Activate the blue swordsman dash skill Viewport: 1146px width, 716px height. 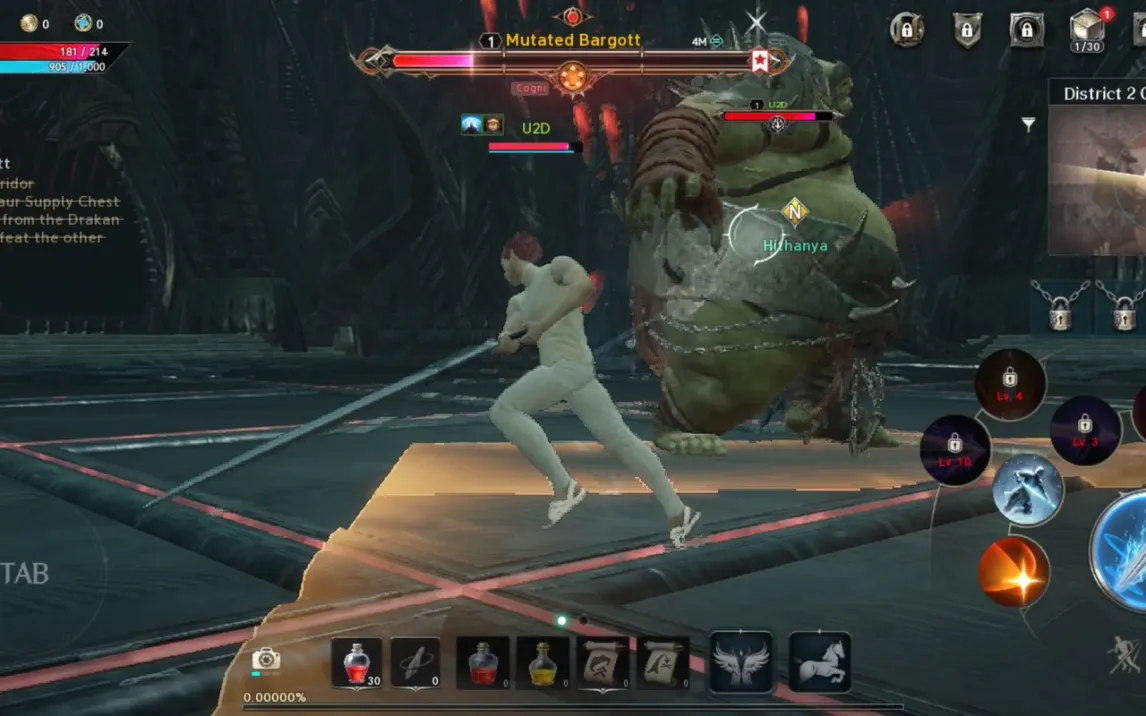(1028, 490)
